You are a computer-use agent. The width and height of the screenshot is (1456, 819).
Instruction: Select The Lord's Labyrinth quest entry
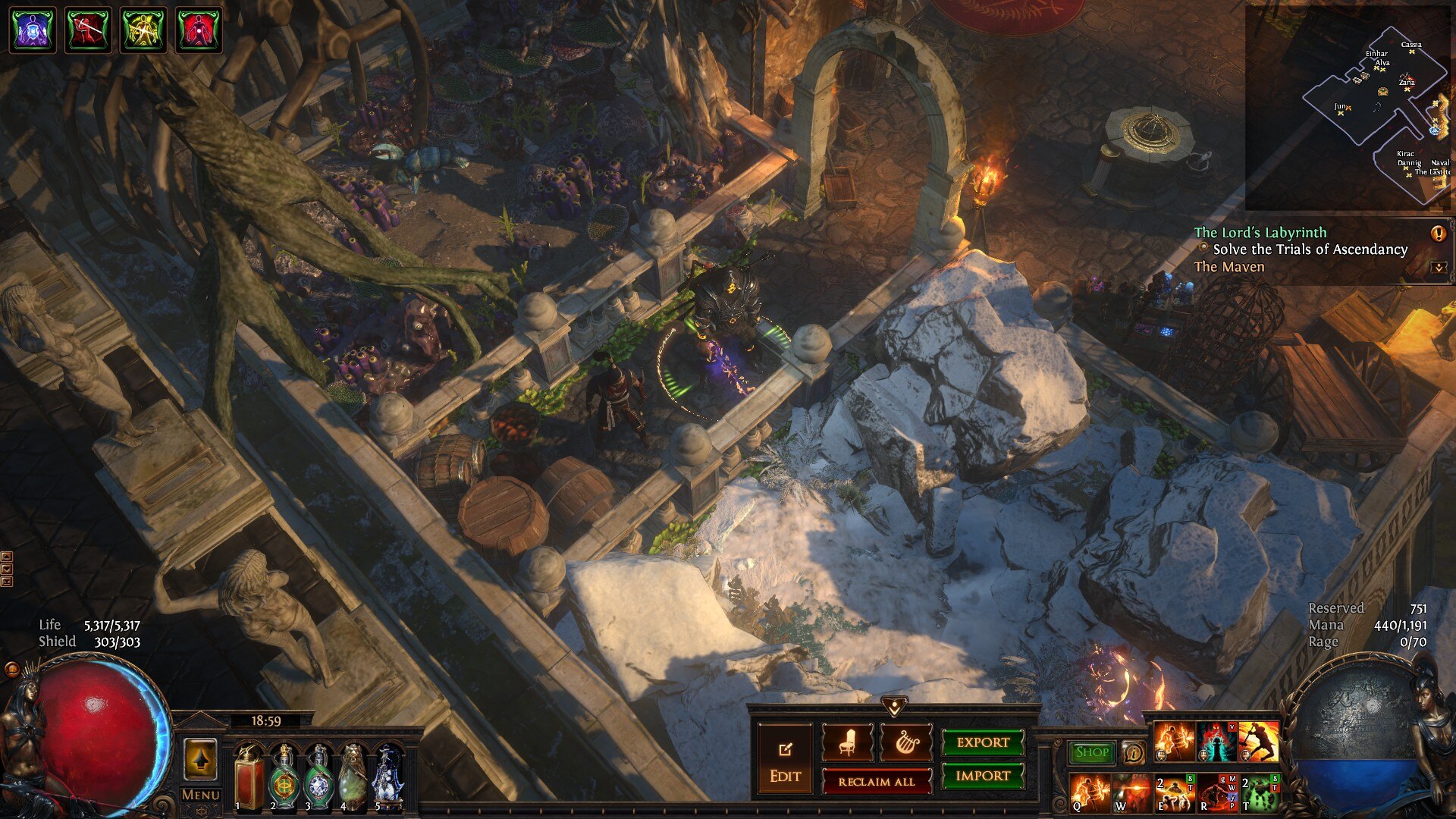pyautogui.click(x=1260, y=233)
